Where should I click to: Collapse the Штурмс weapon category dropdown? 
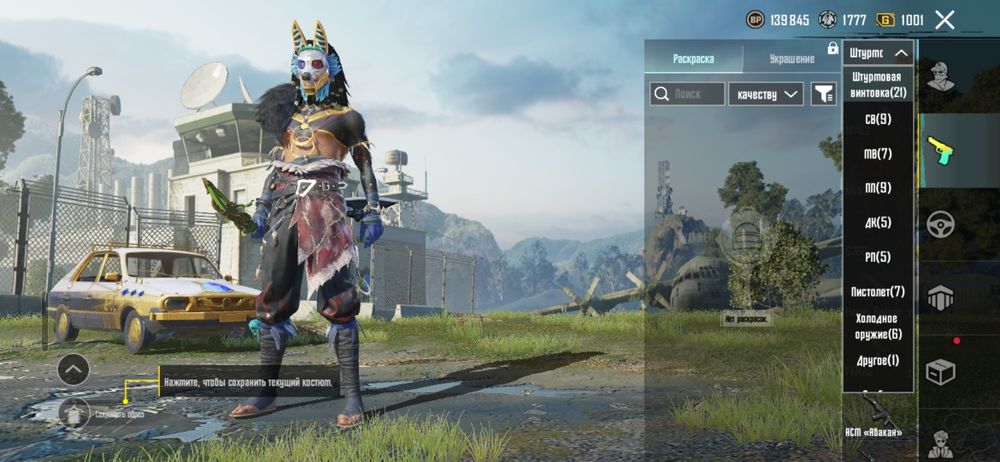point(878,53)
